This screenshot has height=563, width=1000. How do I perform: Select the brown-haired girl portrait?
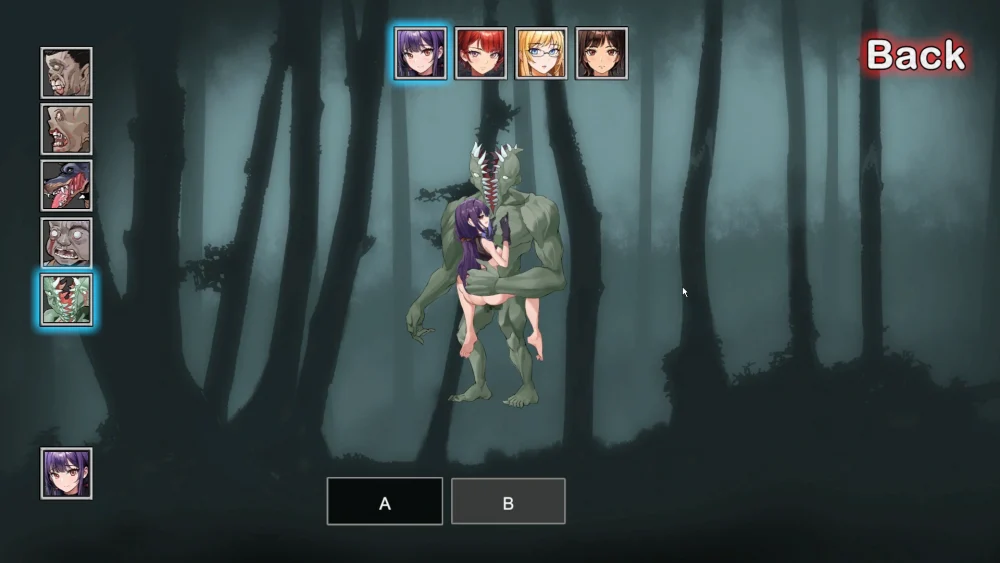[x=602, y=53]
